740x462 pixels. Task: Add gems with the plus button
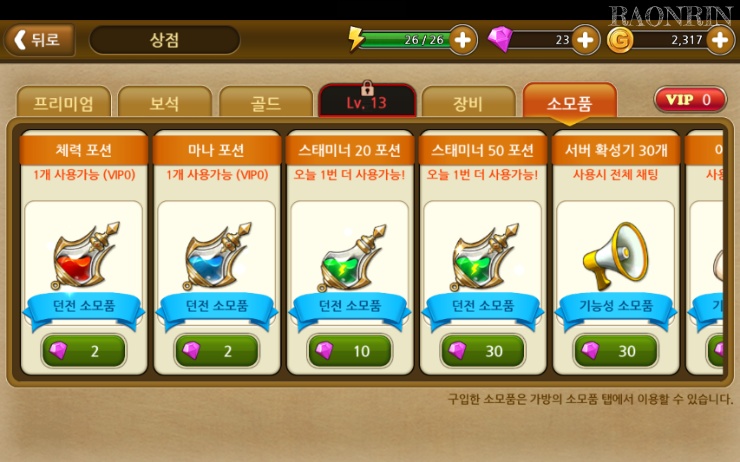click(584, 40)
